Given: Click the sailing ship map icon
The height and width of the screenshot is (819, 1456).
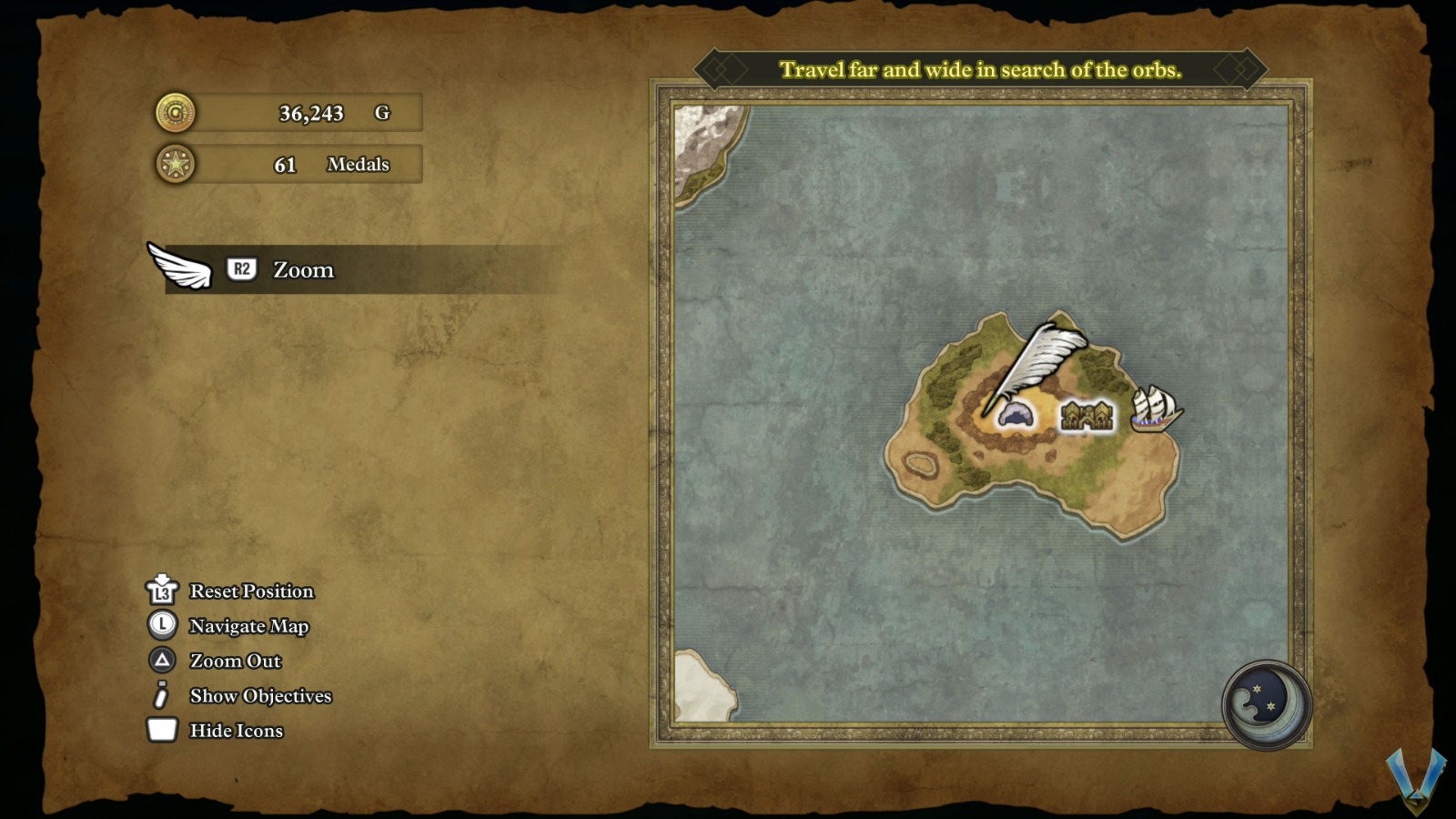Looking at the screenshot, I should coord(1154,409).
